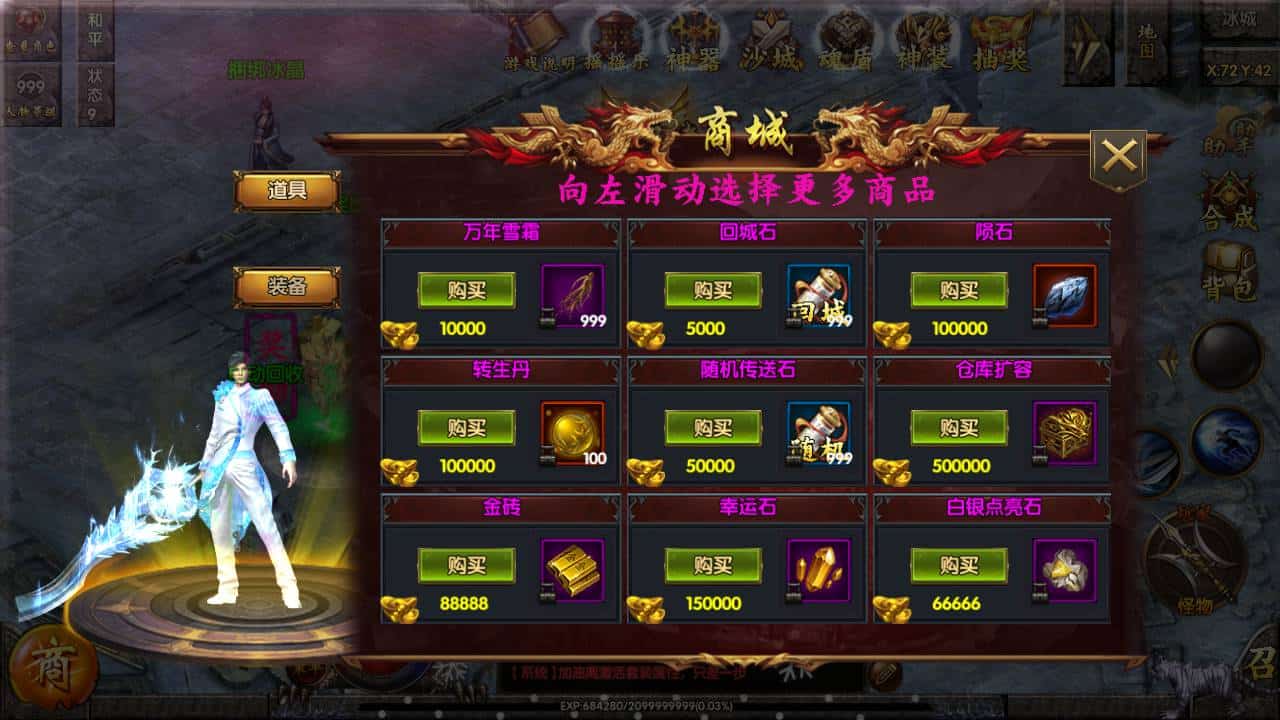
Task: Switch to the 道具 items tab
Action: coord(287,191)
